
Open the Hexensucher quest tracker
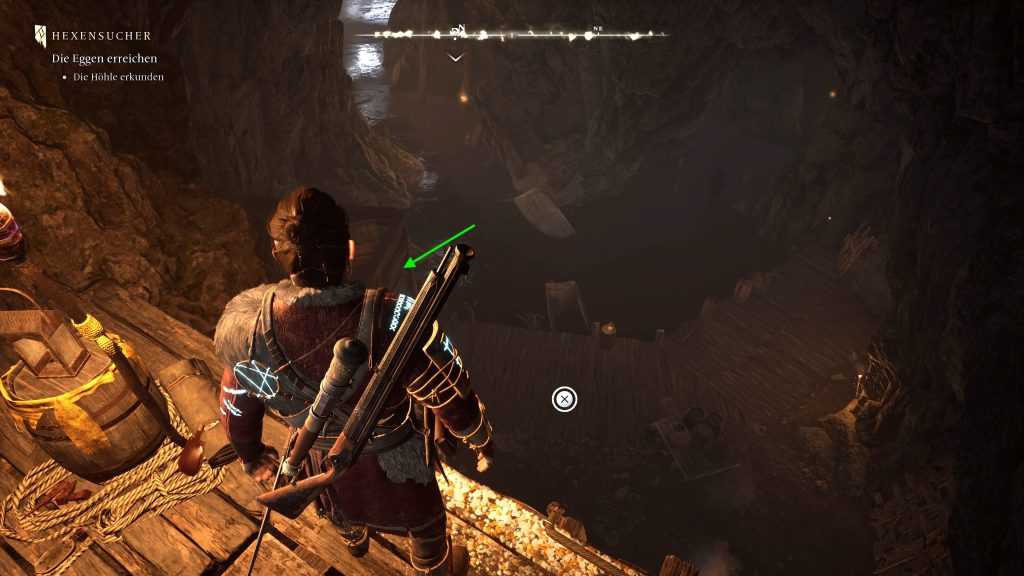coord(101,36)
